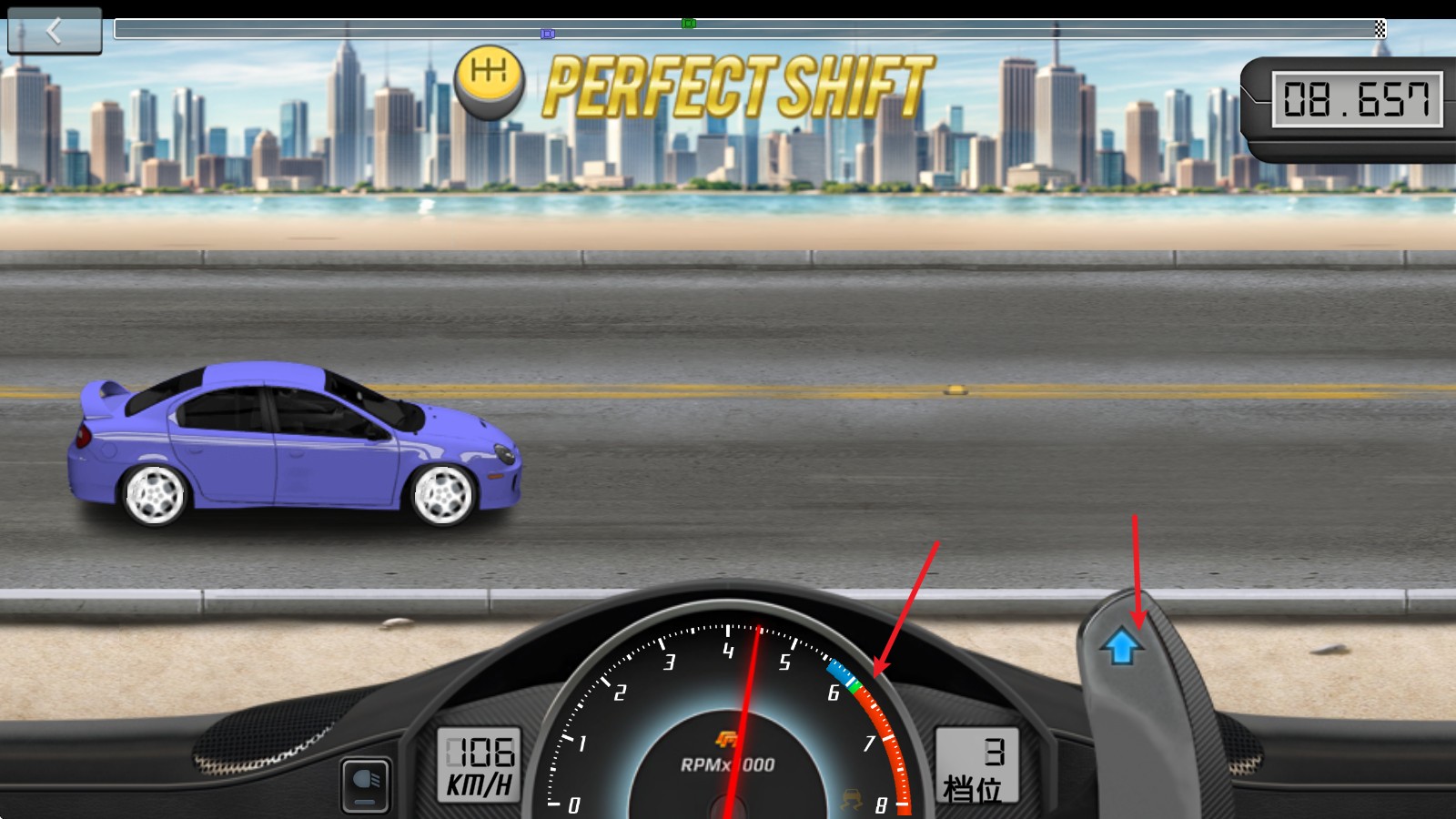The image size is (1456, 819).
Task: Shift up with the blue arrow paddle
Action: 1122,647
